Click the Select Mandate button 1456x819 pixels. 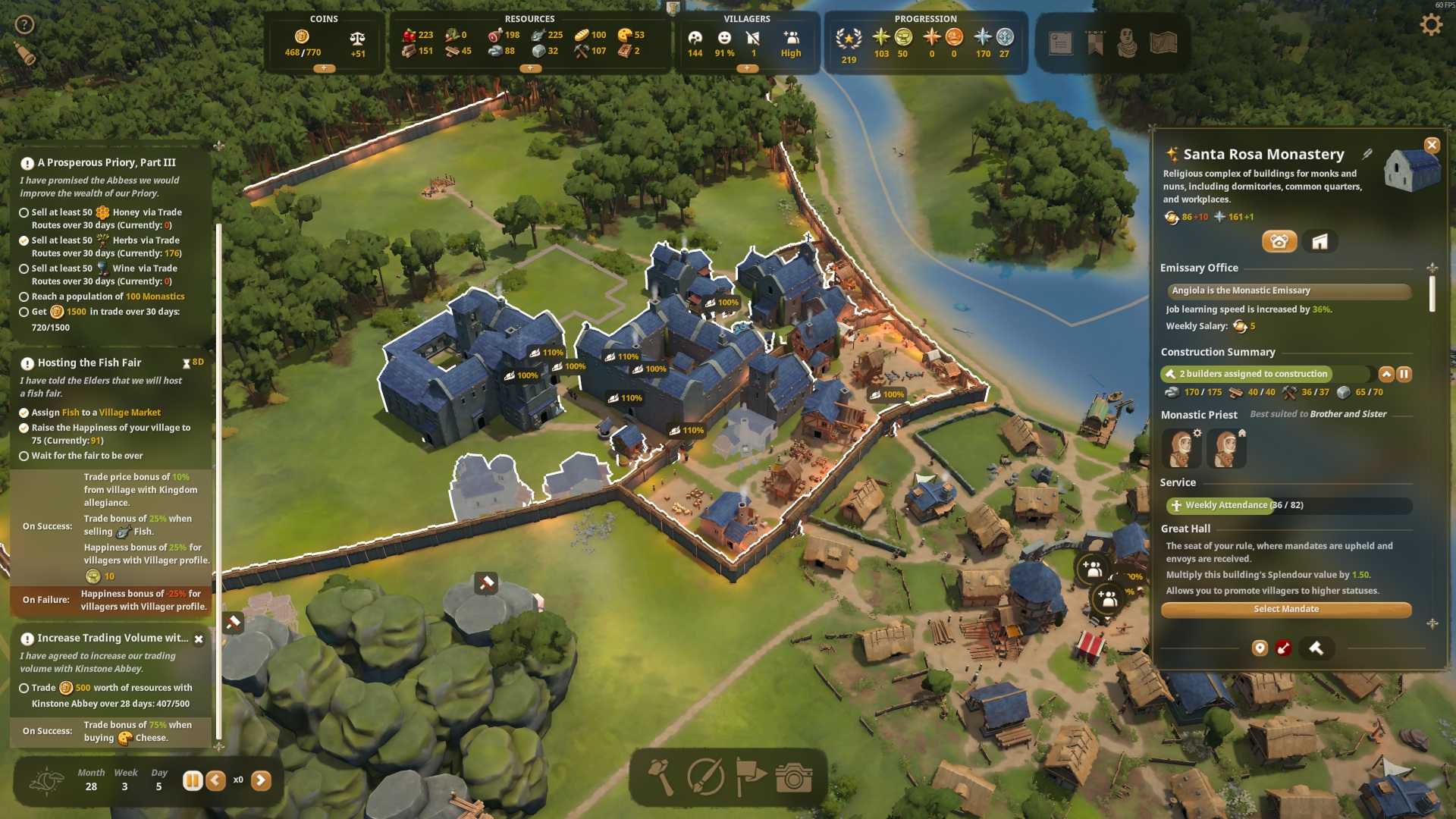(x=1285, y=609)
